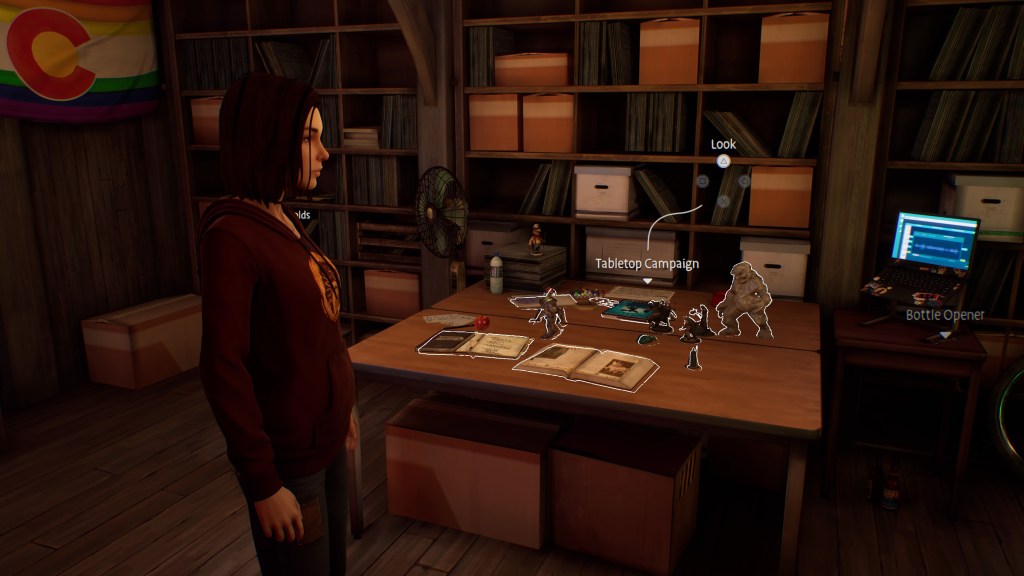
Task: Select the Tabletop Campaign interaction label
Action: [x=647, y=264]
